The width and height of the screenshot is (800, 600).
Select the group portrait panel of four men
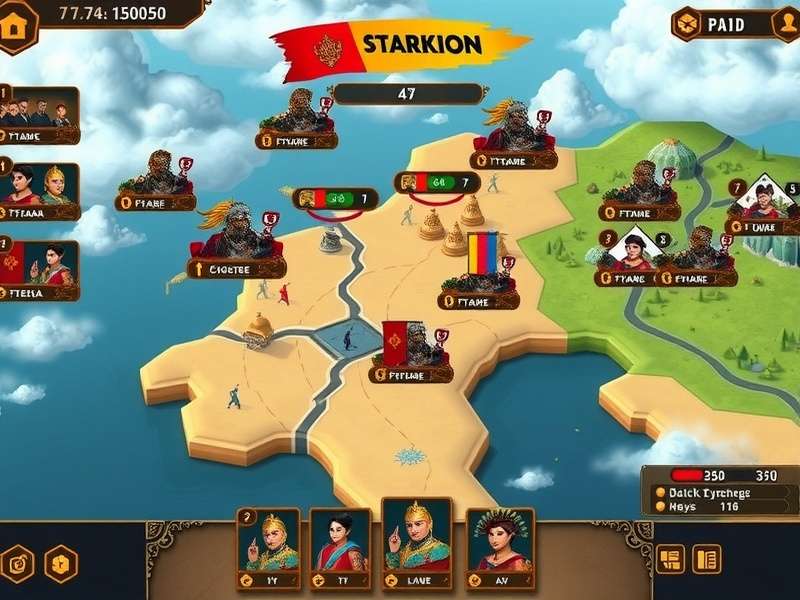(39, 111)
